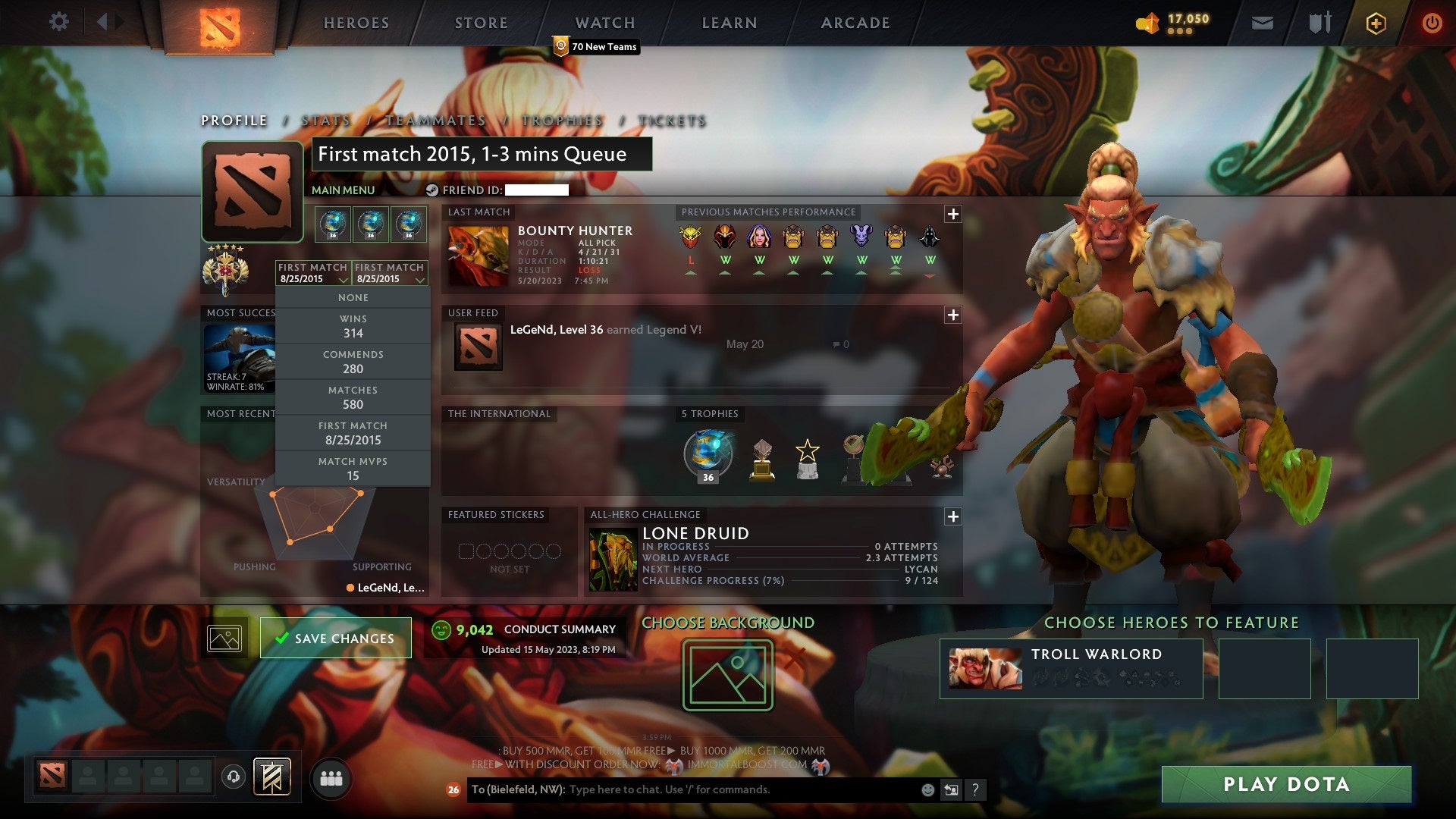This screenshot has width=1456, height=819.
Task: Expand the User Feed panel
Action: pyautogui.click(x=952, y=314)
